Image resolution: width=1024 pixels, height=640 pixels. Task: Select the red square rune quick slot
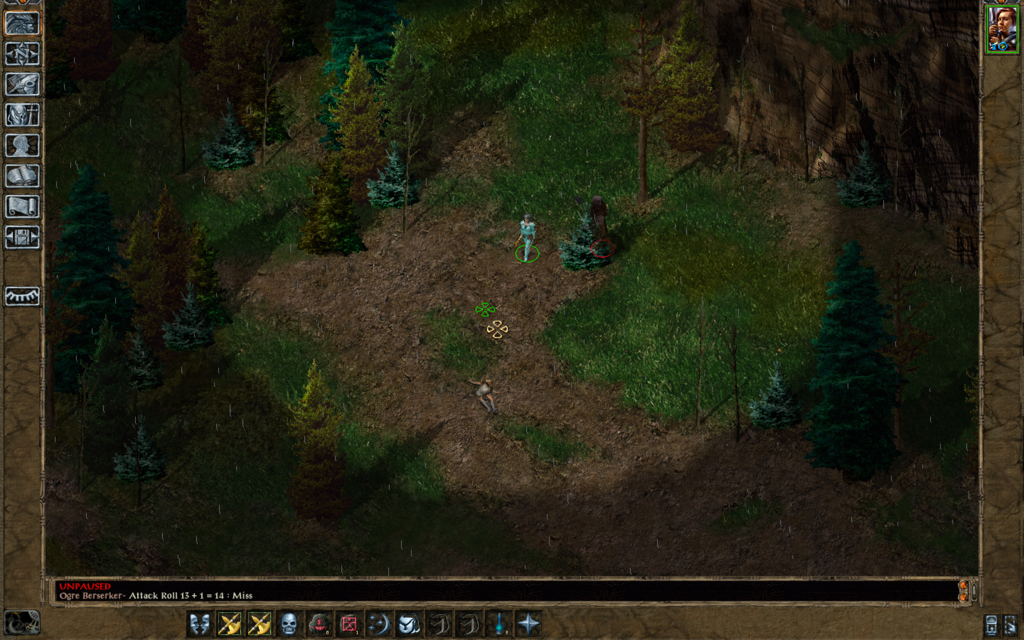[x=349, y=624]
